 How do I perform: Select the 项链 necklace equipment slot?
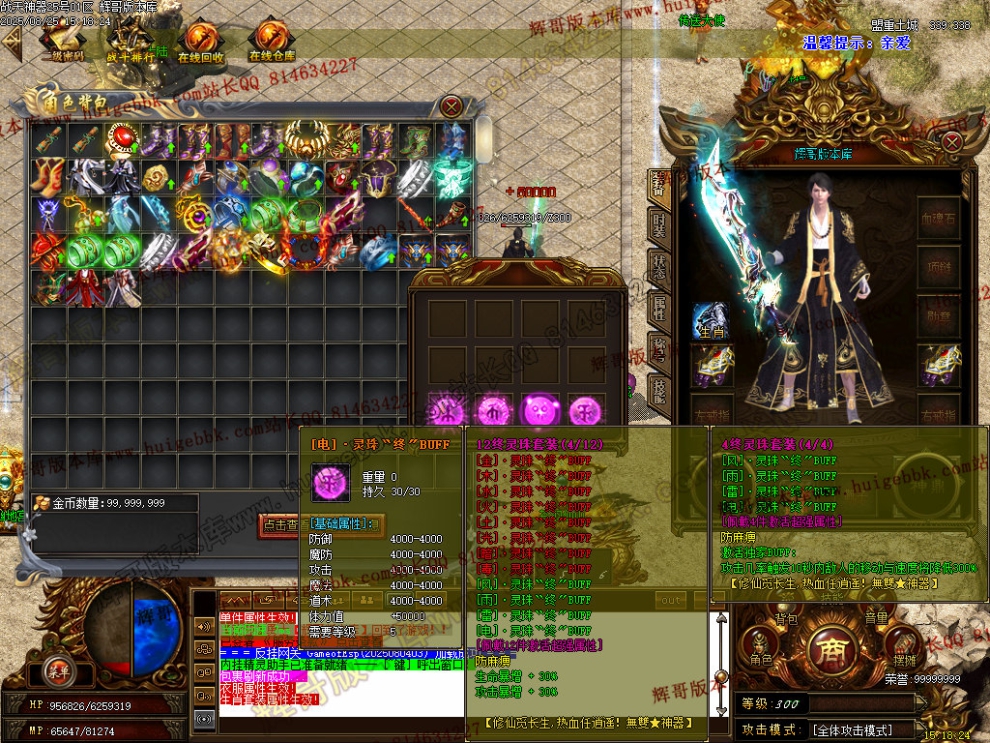coord(940,267)
